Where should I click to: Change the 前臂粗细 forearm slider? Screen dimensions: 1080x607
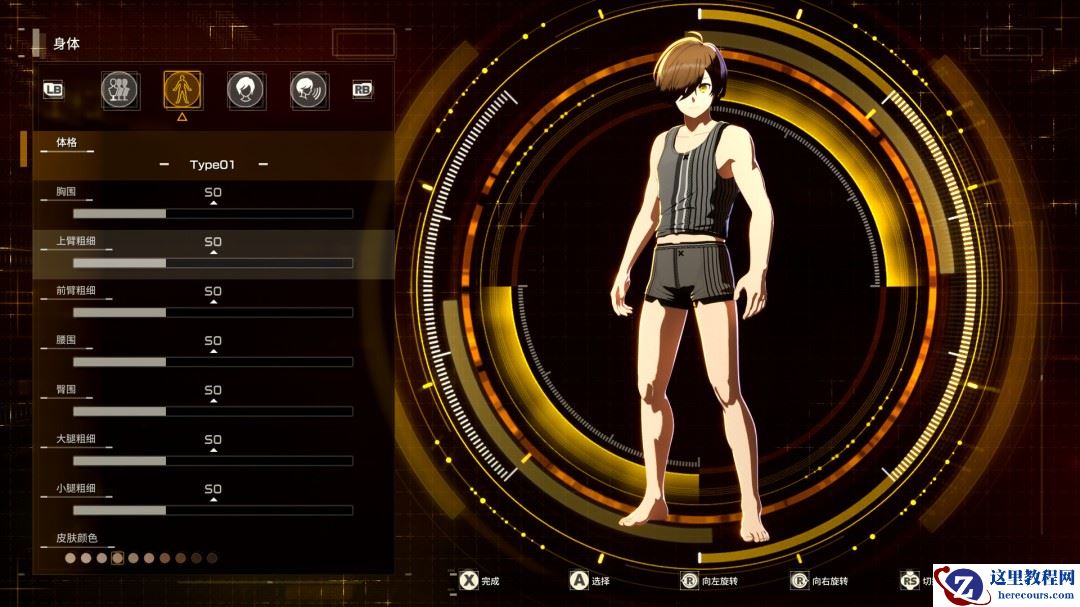212,312
